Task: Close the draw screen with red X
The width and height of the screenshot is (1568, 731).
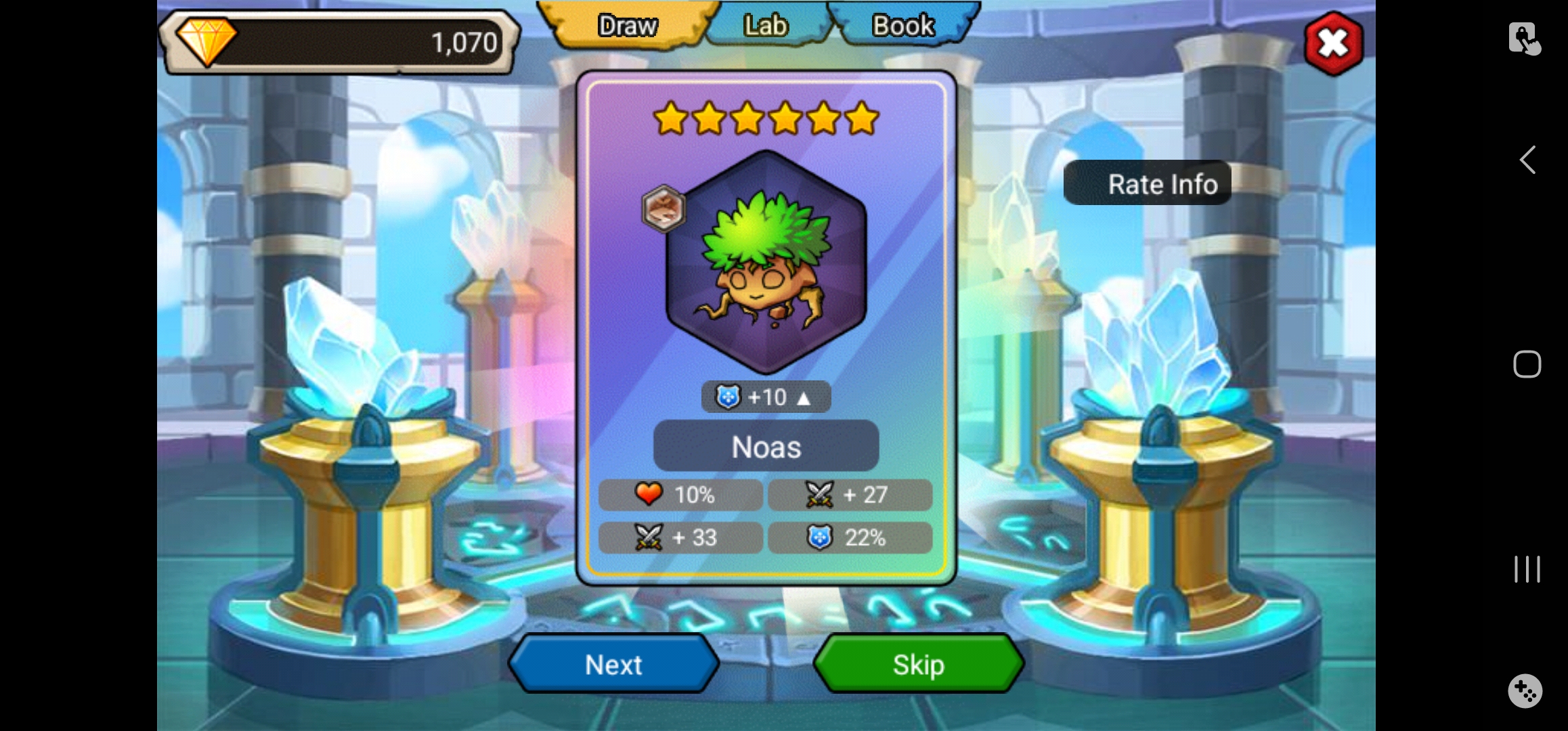Action: click(x=1333, y=44)
